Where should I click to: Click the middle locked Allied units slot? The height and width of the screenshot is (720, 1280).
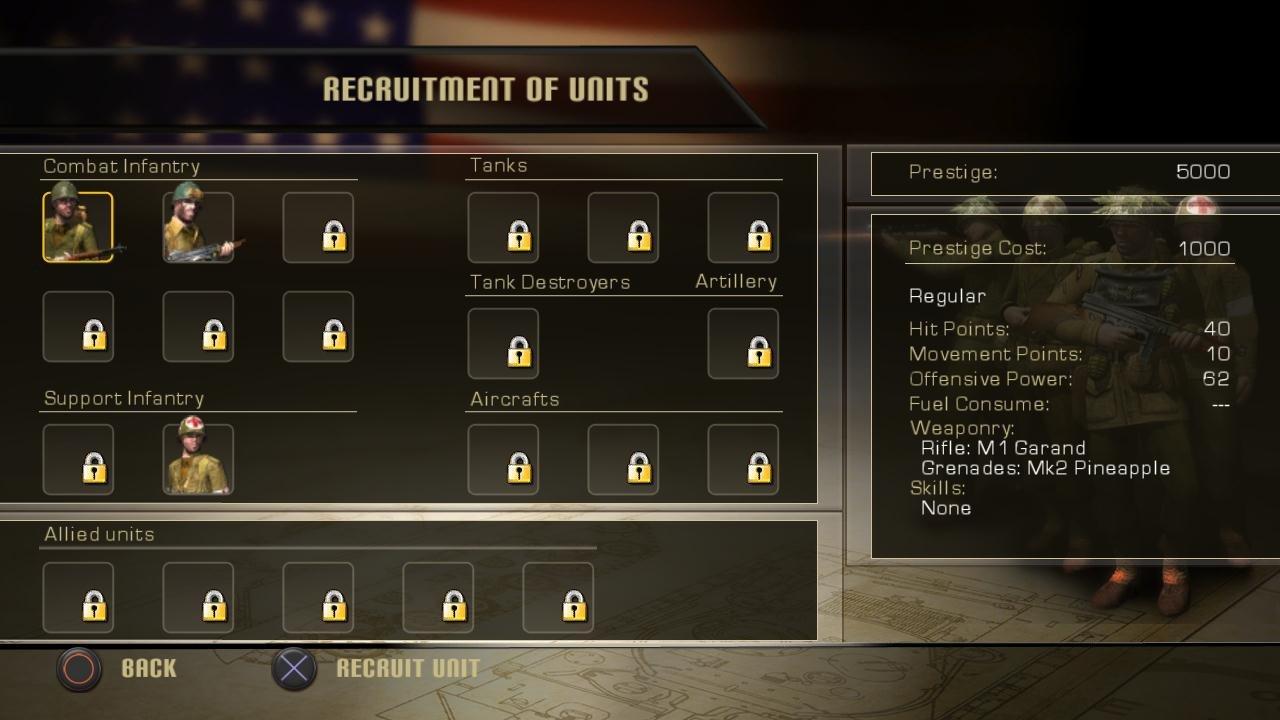pos(318,596)
